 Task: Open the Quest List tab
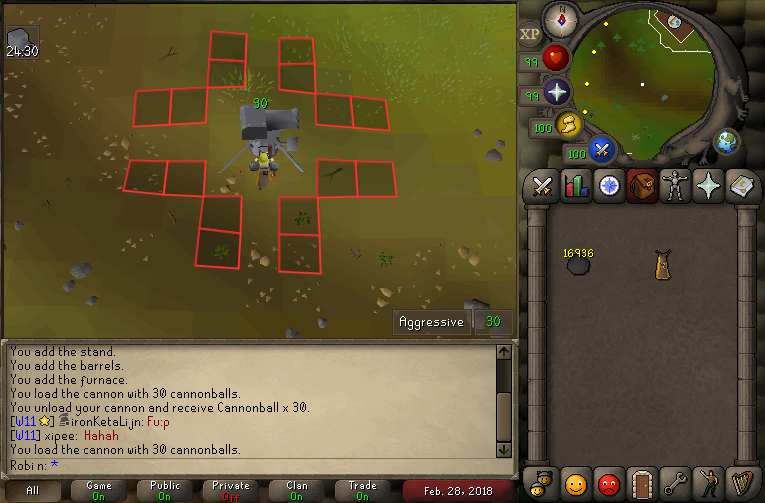(609, 186)
